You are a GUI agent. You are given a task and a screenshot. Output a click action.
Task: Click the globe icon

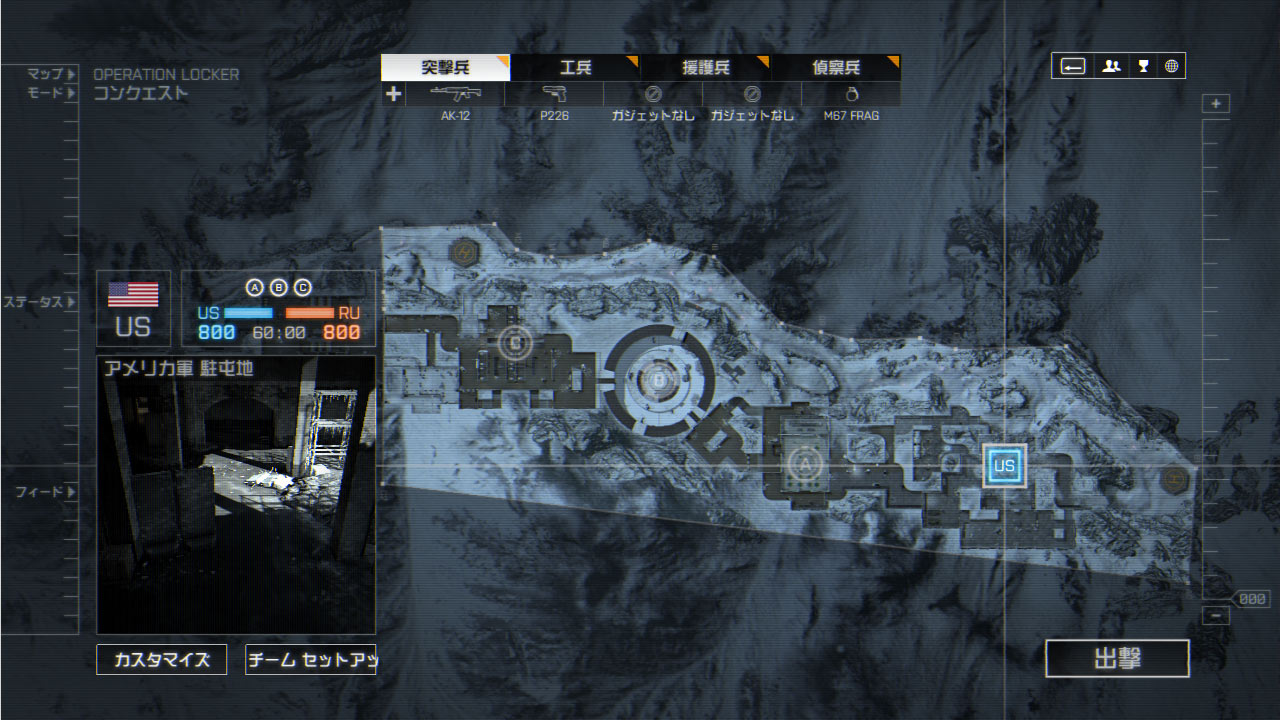click(x=1171, y=66)
